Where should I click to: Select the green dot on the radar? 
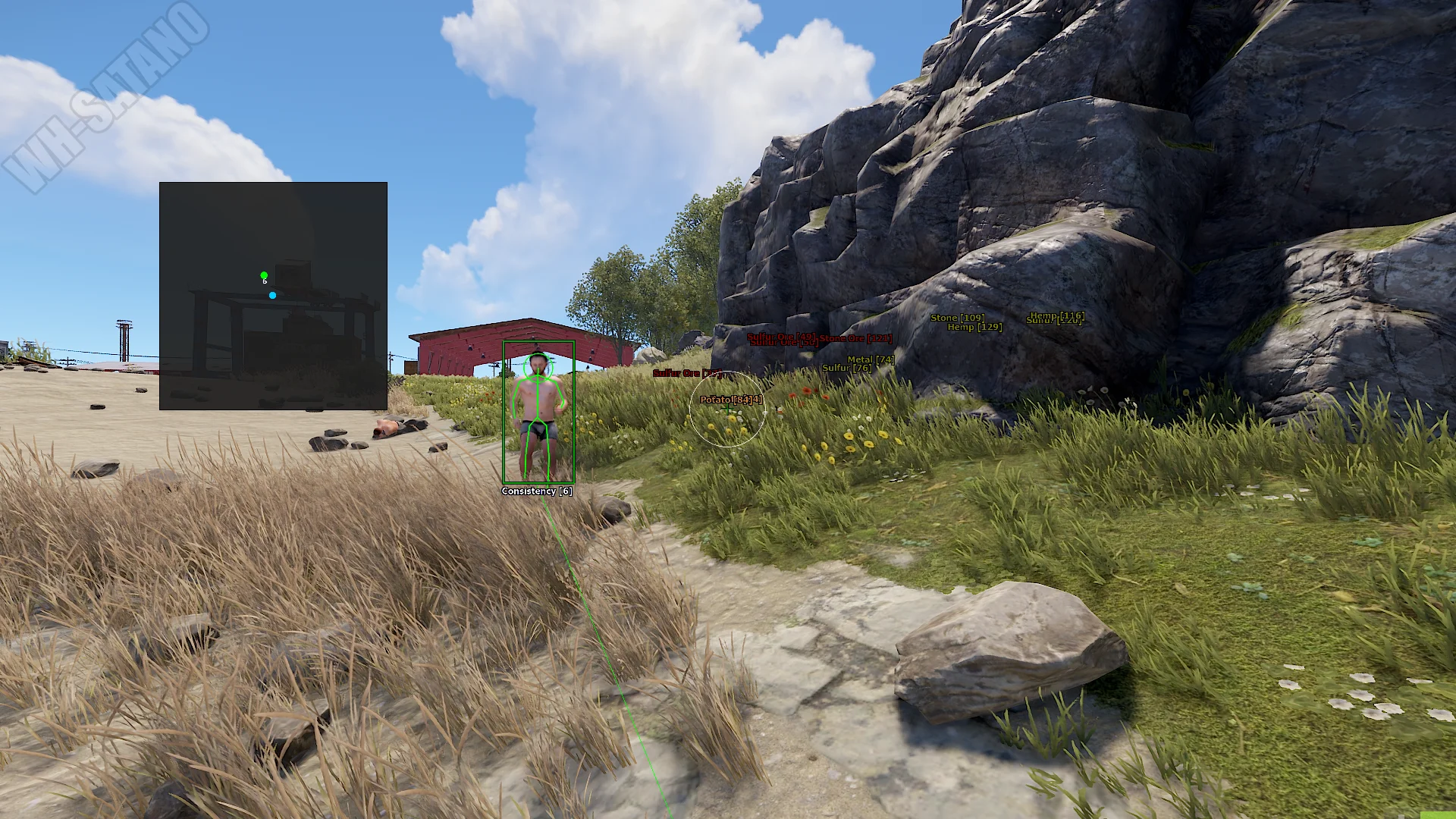tap(264, 275)
